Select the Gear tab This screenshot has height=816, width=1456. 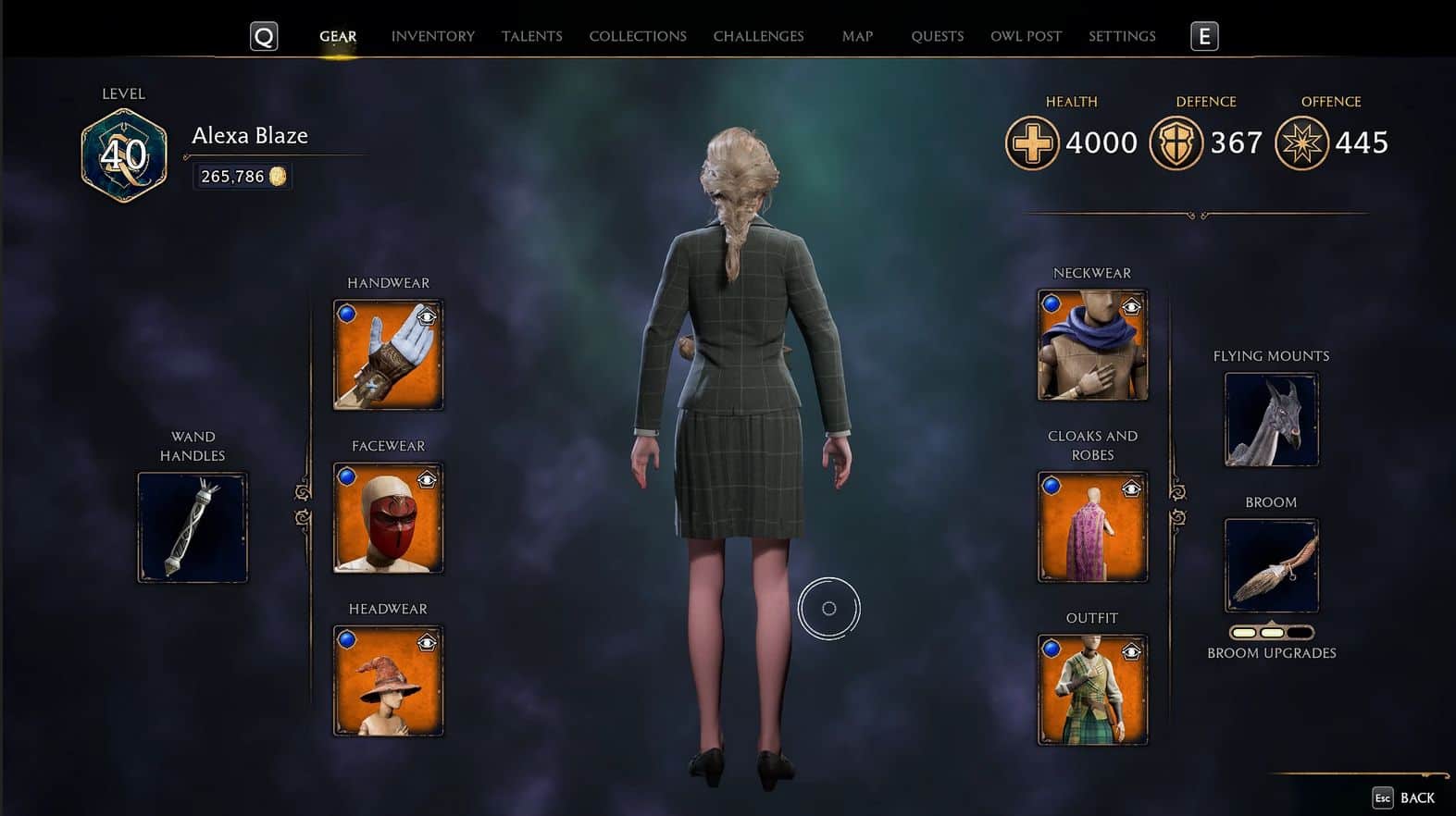338,36
